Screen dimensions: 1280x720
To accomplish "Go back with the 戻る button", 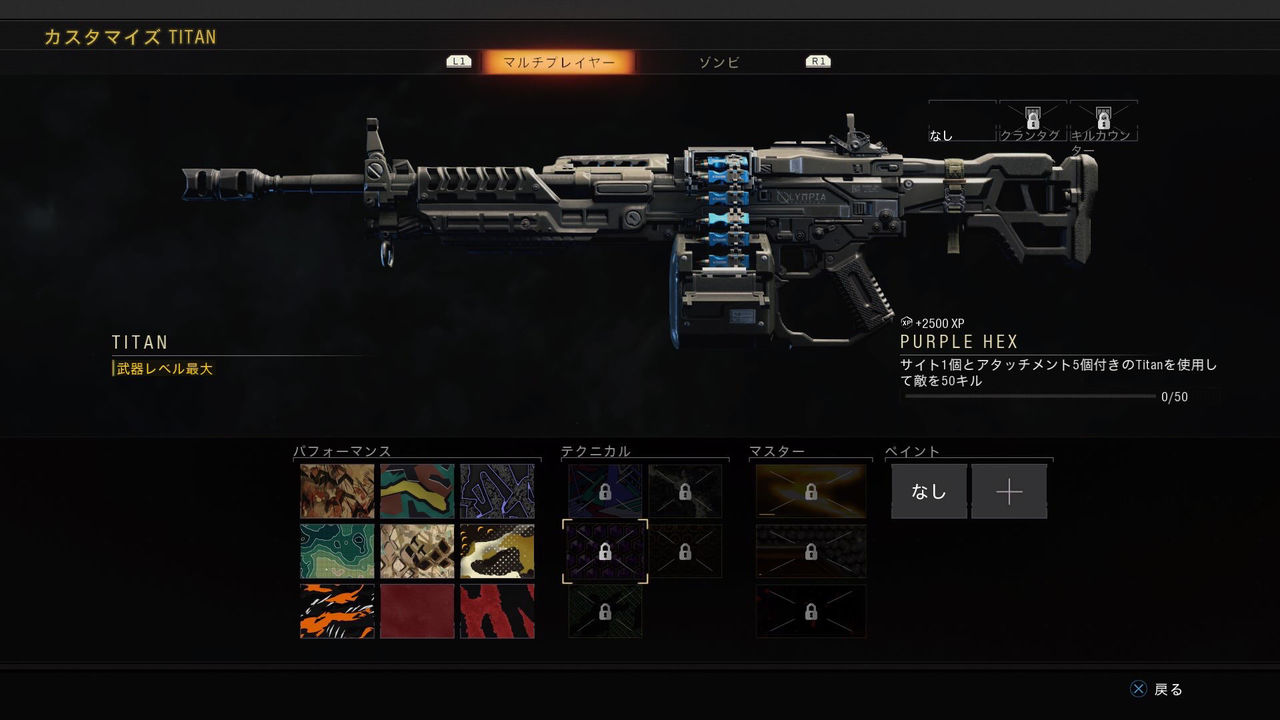I will [1157, 689].
